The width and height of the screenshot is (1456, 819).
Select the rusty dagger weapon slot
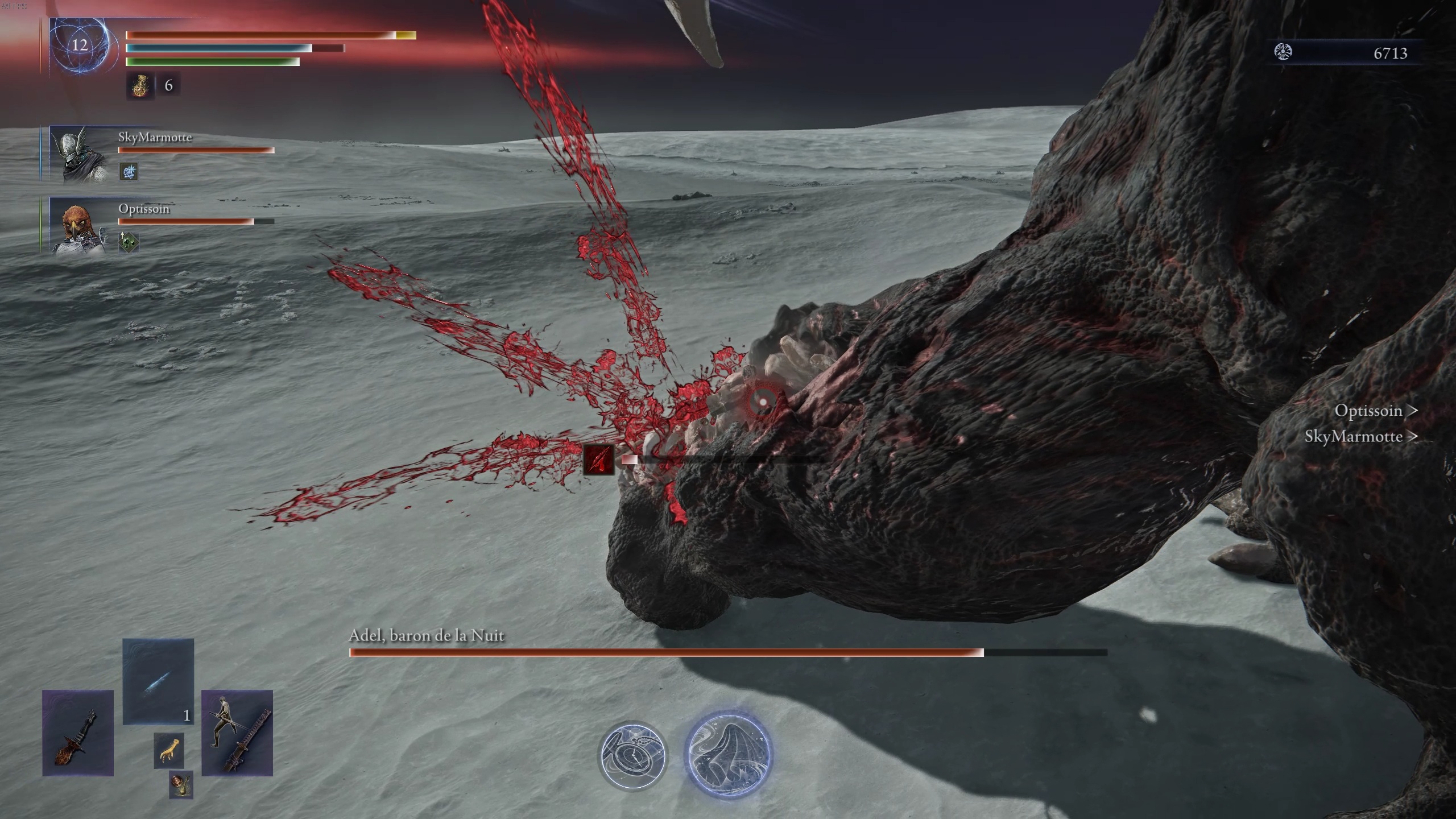coord(78,733)
